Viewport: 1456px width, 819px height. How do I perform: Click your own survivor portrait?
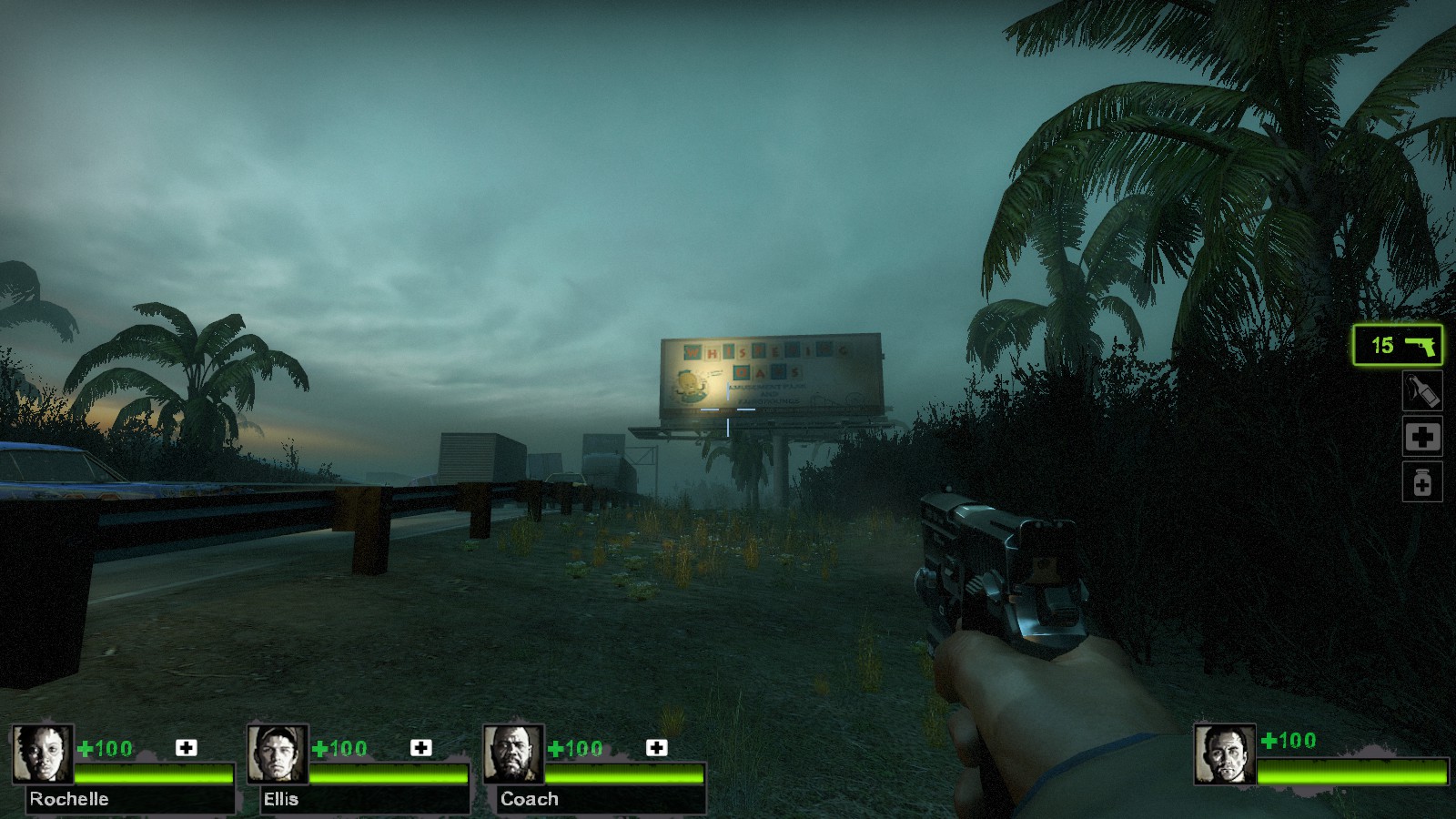tap(1225, 753)
